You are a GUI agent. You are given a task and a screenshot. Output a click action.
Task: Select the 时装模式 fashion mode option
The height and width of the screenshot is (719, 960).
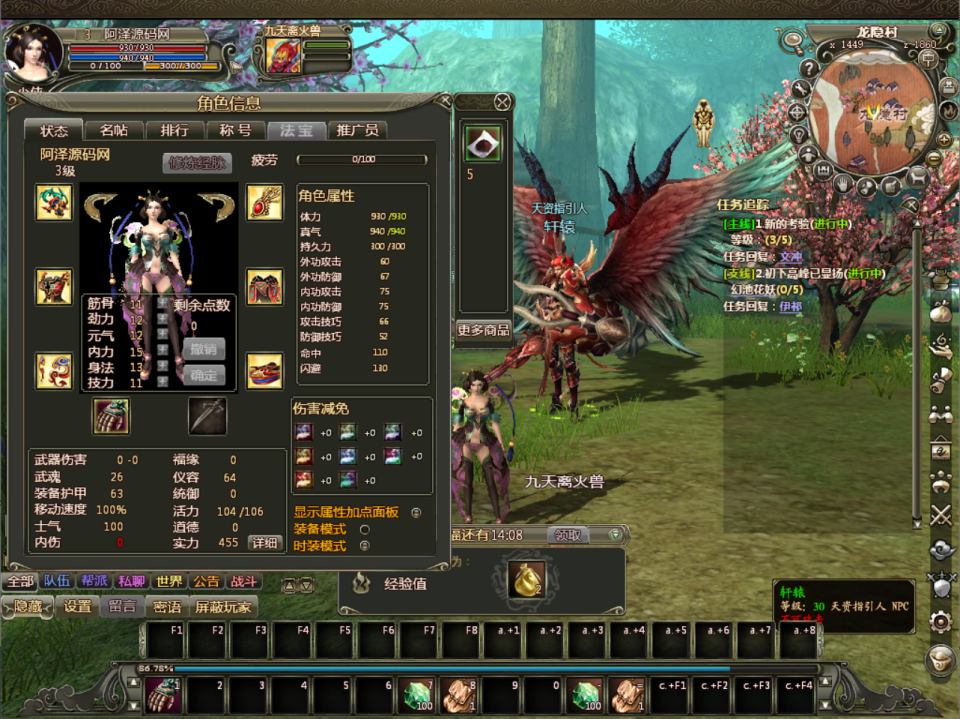click(364, 546)
